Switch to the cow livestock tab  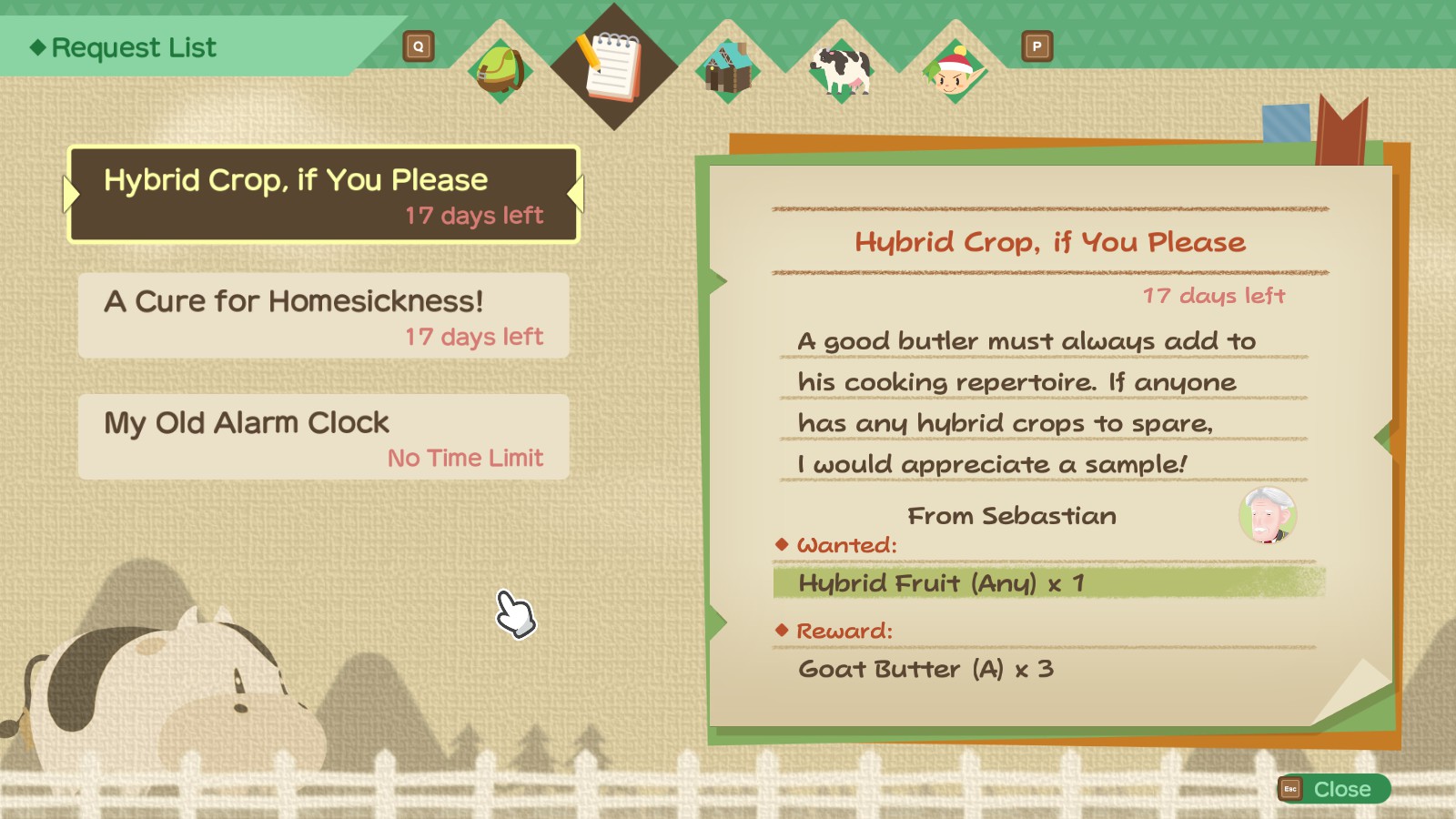839,69
